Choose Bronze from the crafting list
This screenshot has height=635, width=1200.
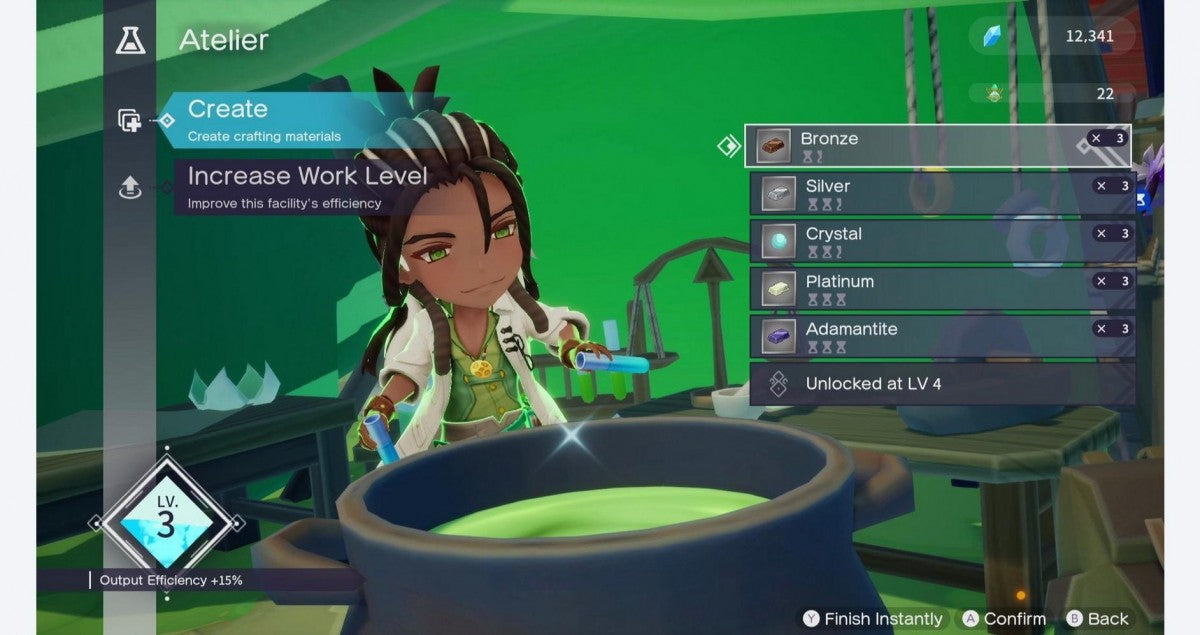point(937,146)
